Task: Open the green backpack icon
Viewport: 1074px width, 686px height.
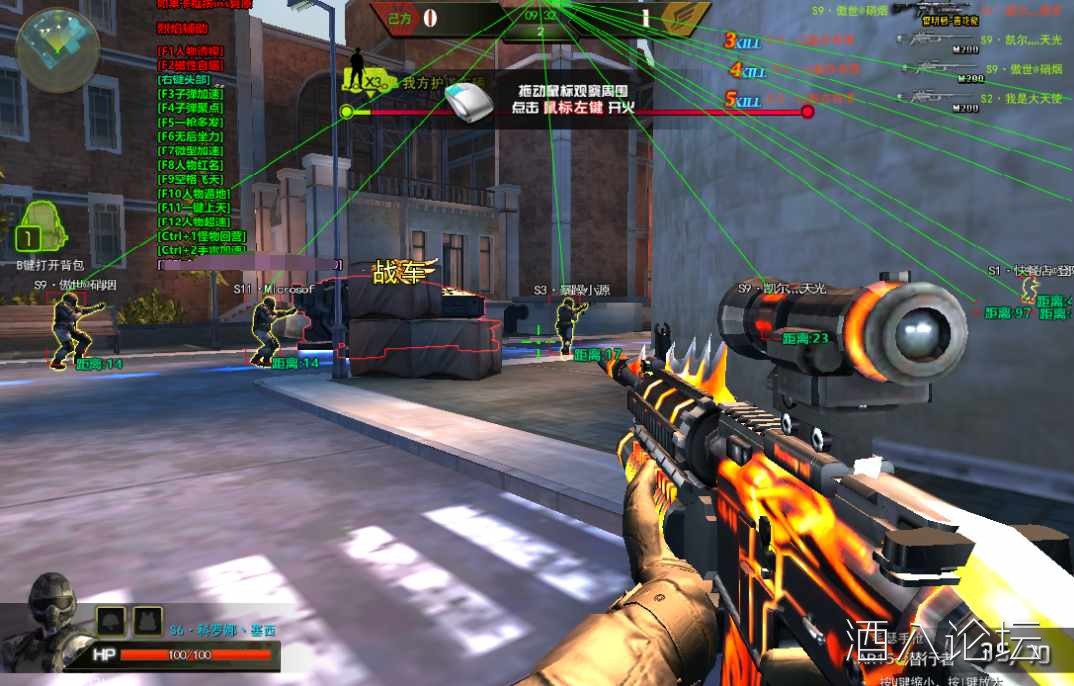Action: pyautogui.click(x=36, y=226)
